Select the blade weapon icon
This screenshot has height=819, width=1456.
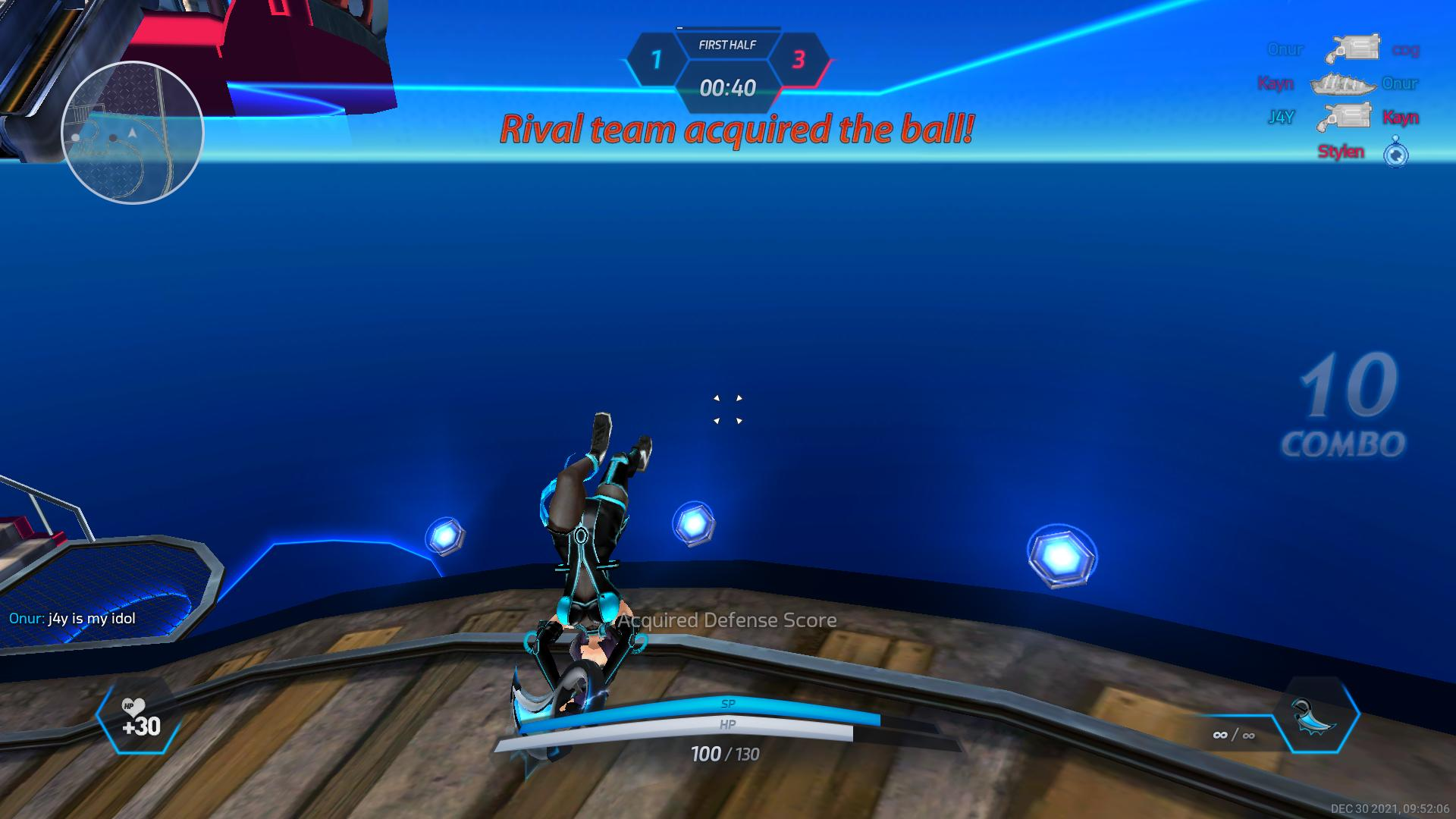(x=1316, y=717)
